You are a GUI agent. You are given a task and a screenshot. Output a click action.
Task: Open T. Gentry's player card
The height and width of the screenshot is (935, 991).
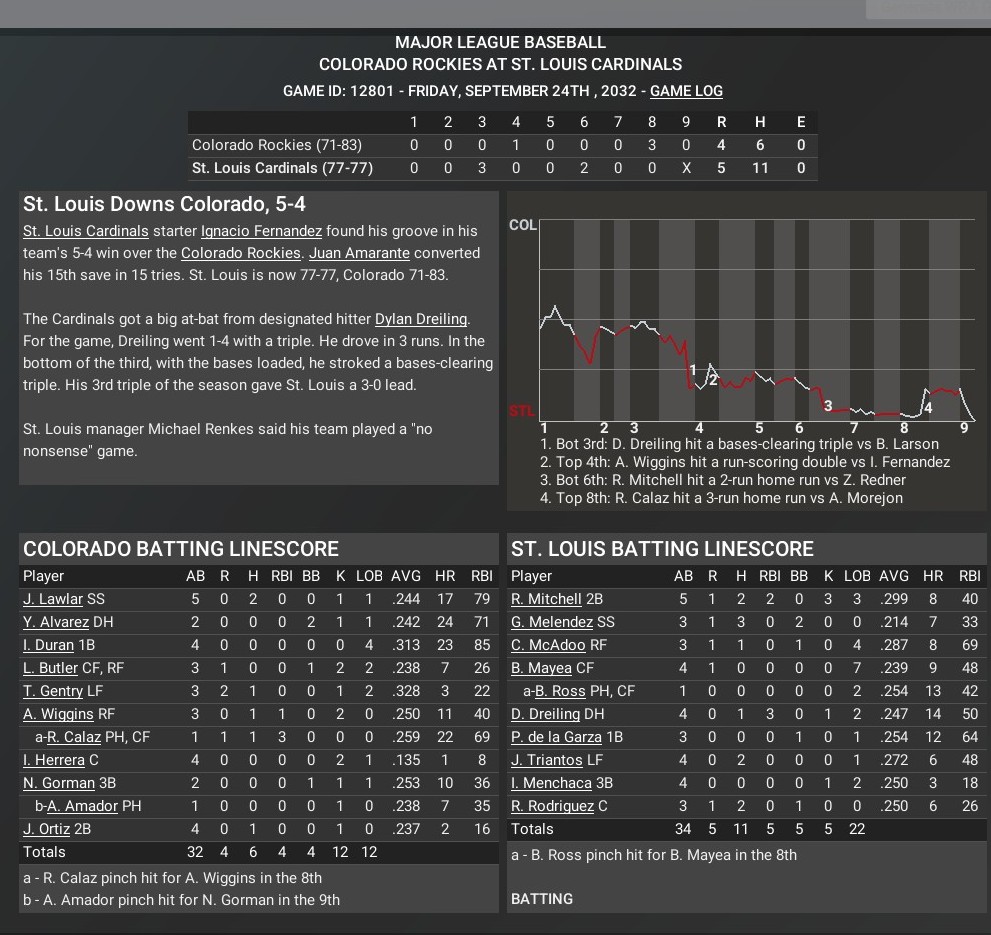[x=53, y=691]
